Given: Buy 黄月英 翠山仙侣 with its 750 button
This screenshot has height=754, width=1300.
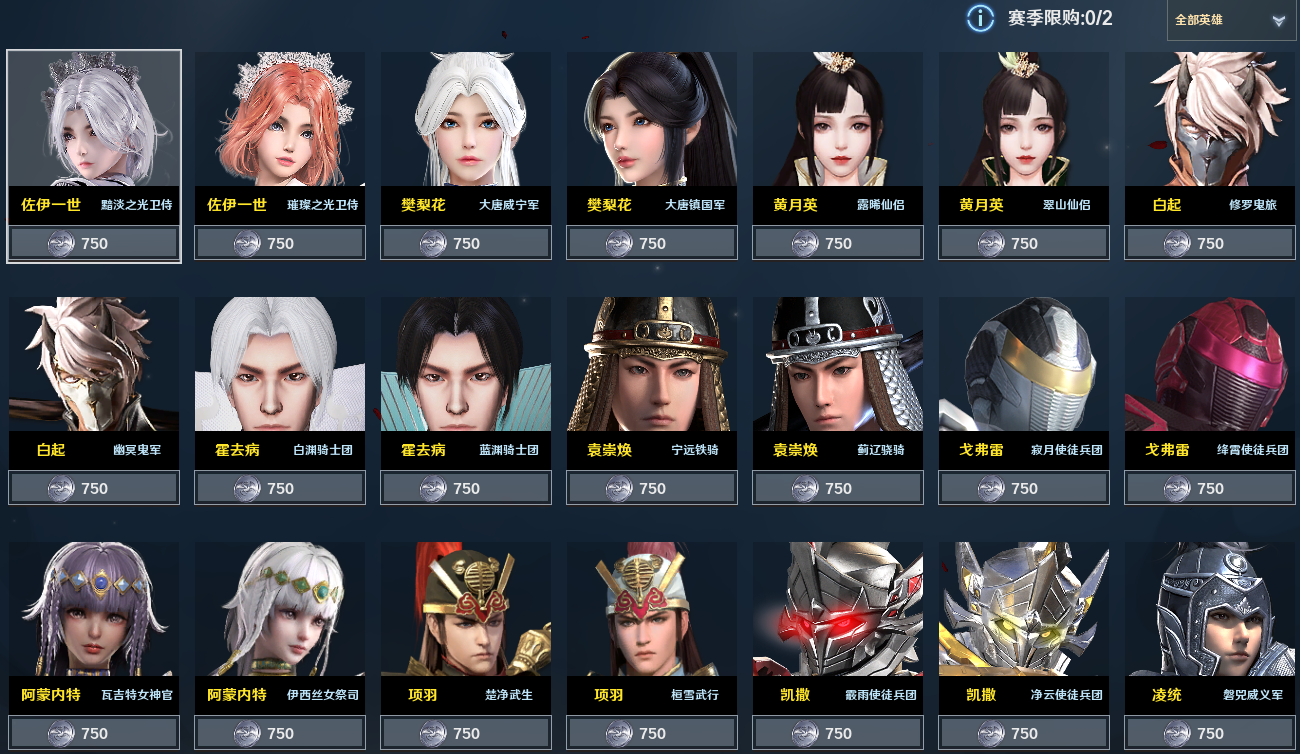Looking at the screenshot, I should click(x=1024, y=243).
